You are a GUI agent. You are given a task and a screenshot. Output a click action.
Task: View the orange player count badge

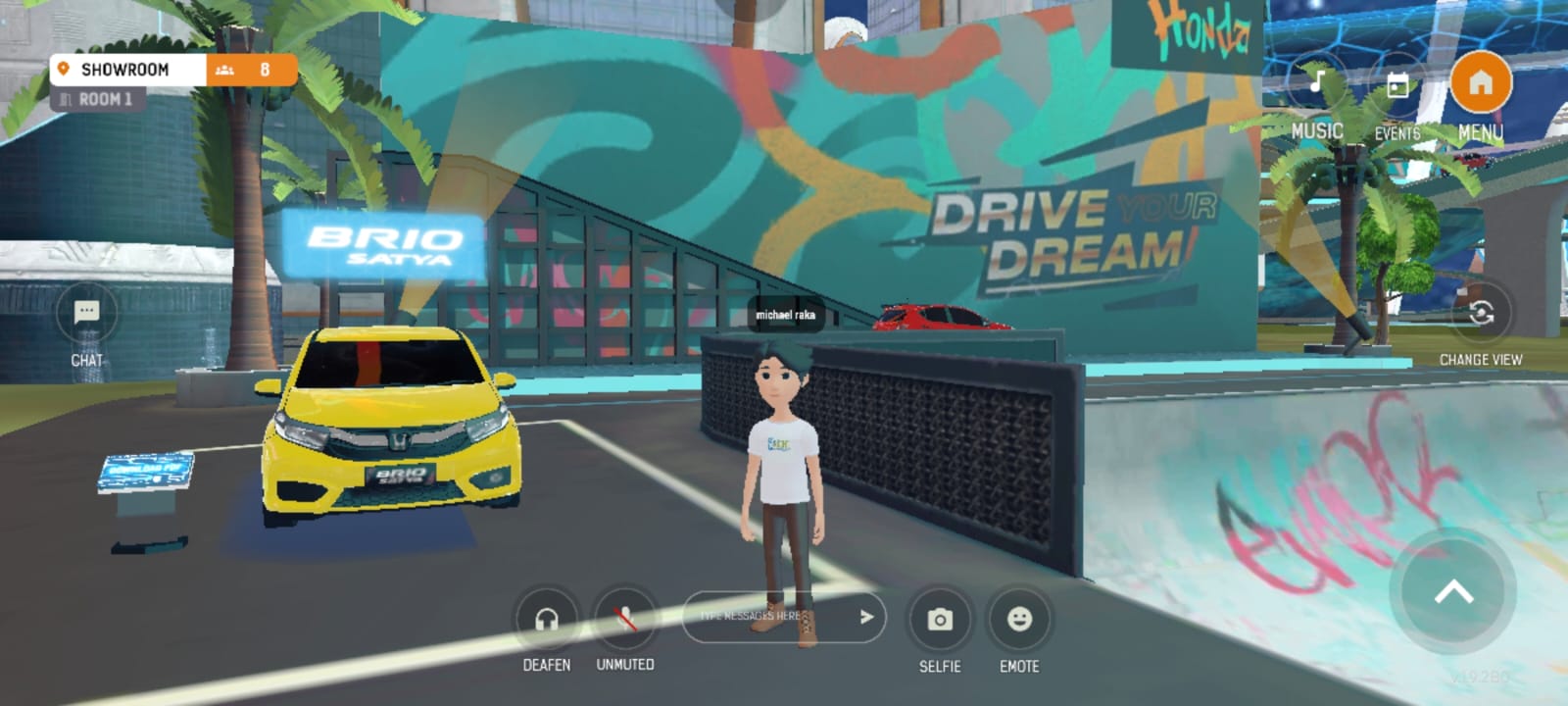(251, 70)
